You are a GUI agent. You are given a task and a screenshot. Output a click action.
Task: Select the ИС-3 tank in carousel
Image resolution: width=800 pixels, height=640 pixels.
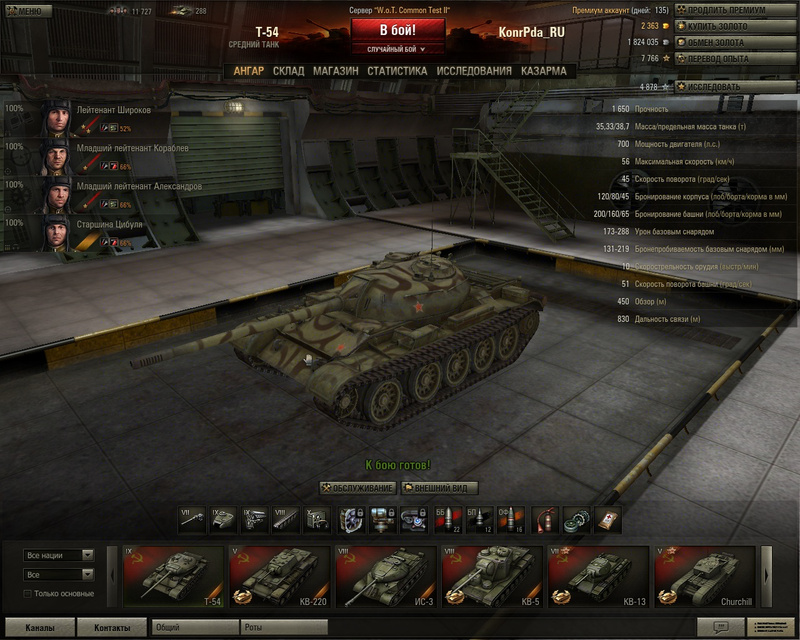[x=383, y=577]
